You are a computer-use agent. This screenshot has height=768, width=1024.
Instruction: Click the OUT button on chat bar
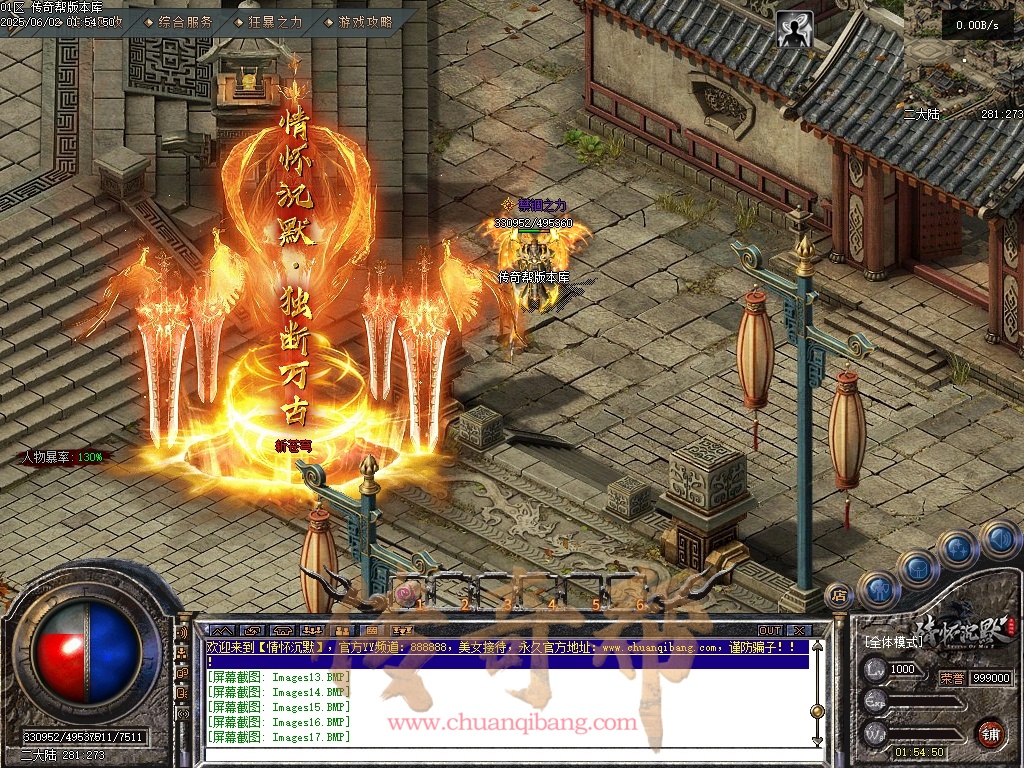point(769,630)
